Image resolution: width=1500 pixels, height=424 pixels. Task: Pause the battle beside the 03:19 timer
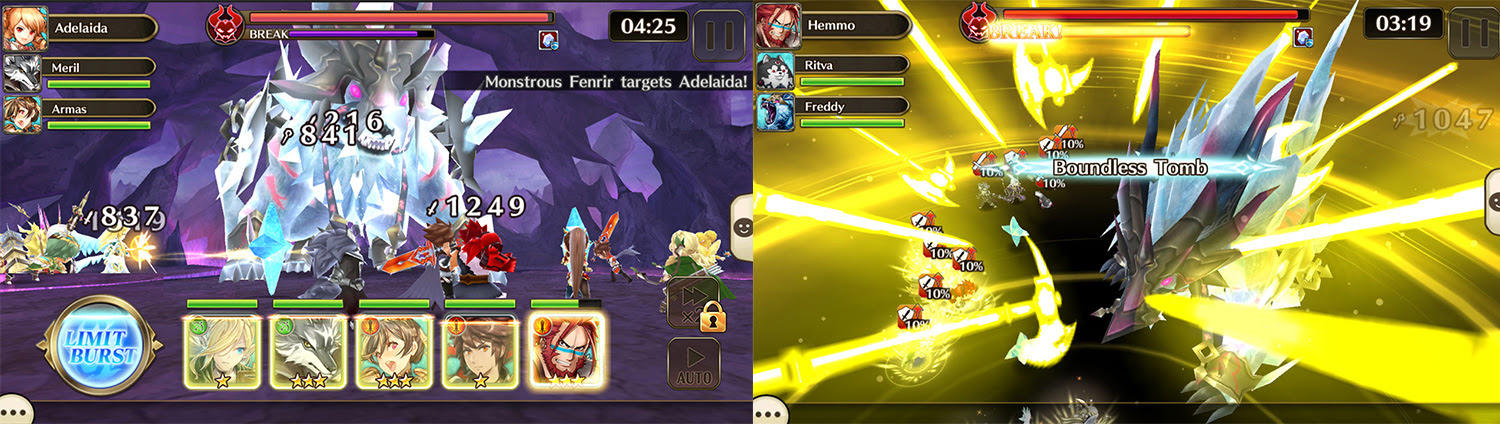coord(1470,31)
